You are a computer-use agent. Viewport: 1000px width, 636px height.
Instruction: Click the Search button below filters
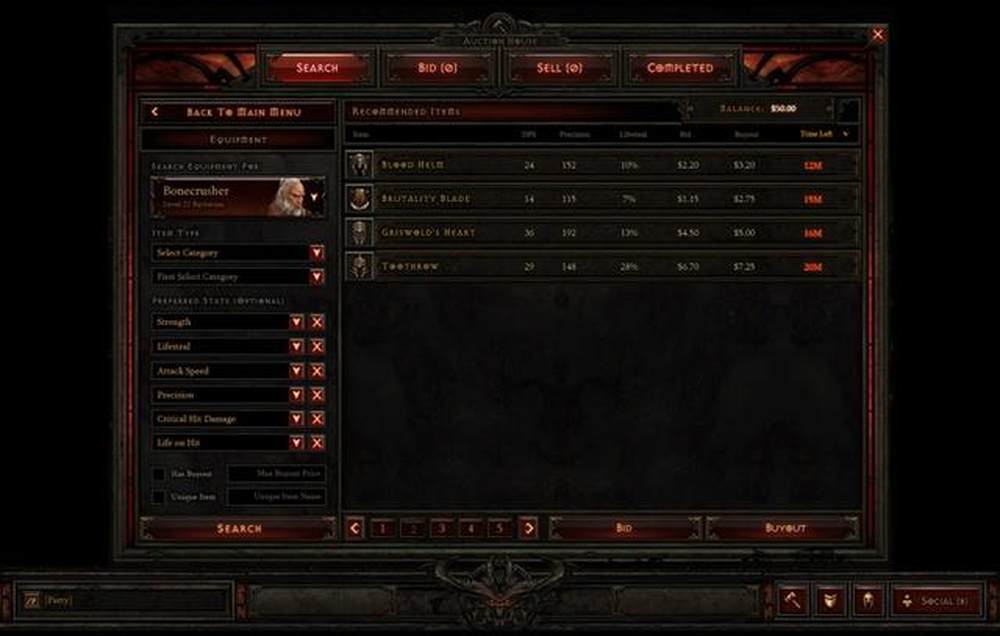(x=238, y=528)
